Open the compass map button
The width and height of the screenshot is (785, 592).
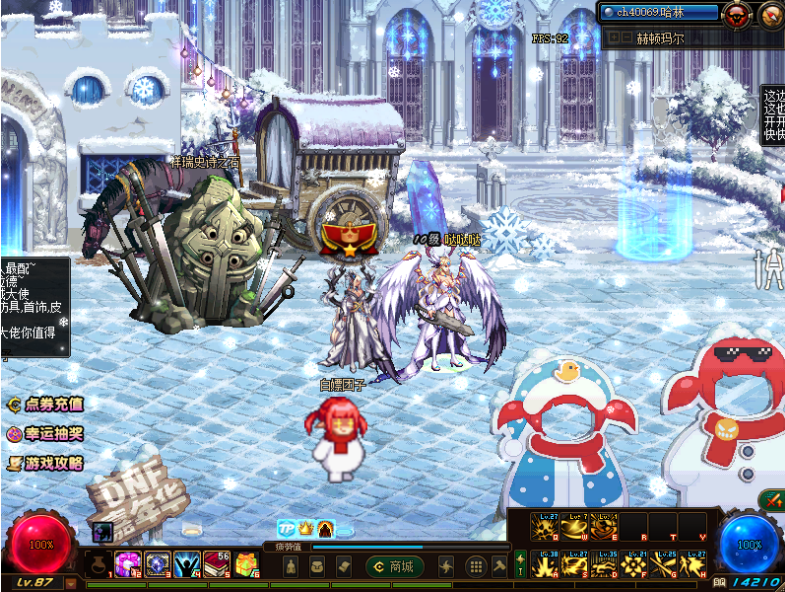pyautogui.click(x=771, y=14)
